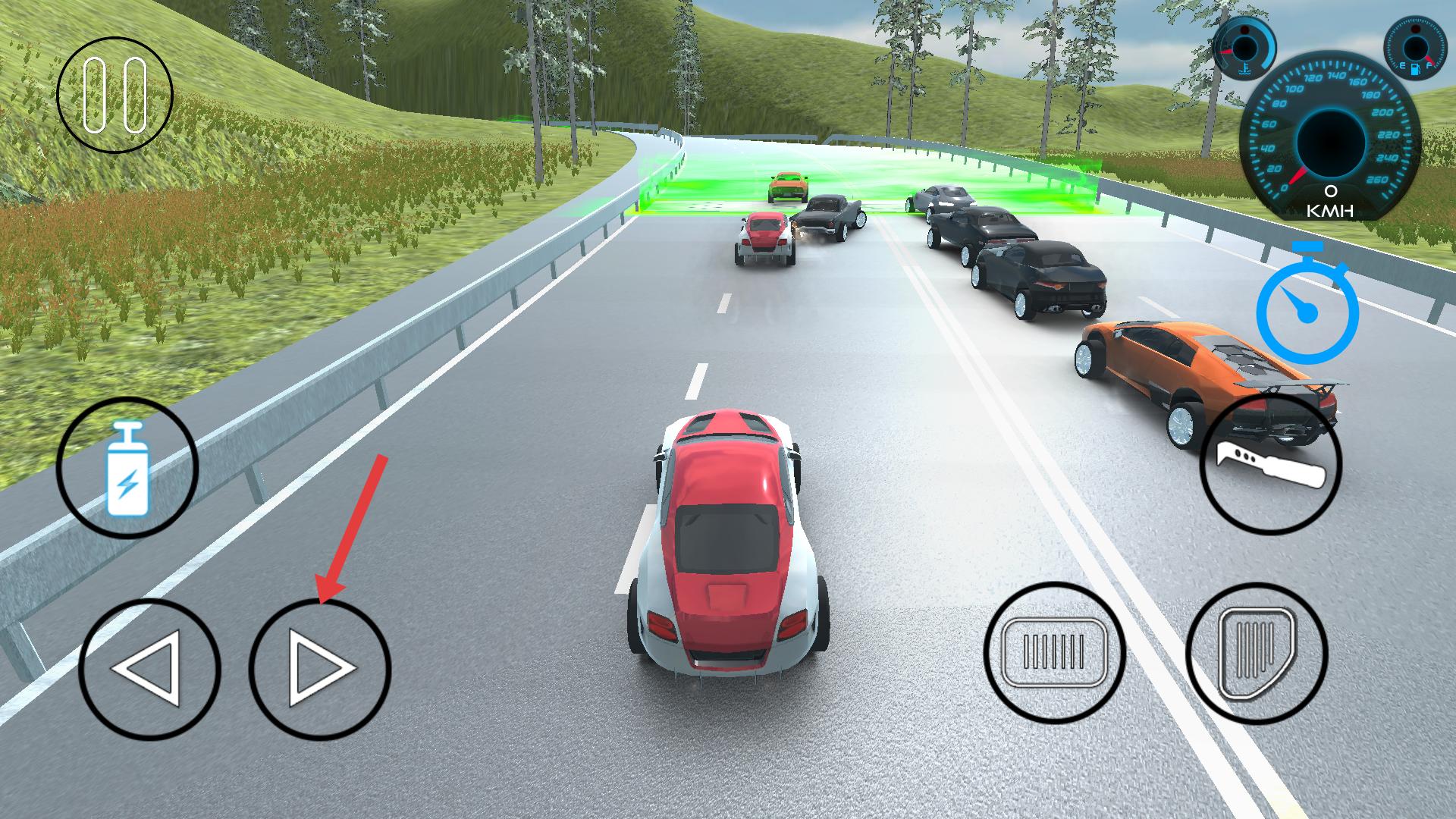Pause the game with the pause button

tap(115, 95)
